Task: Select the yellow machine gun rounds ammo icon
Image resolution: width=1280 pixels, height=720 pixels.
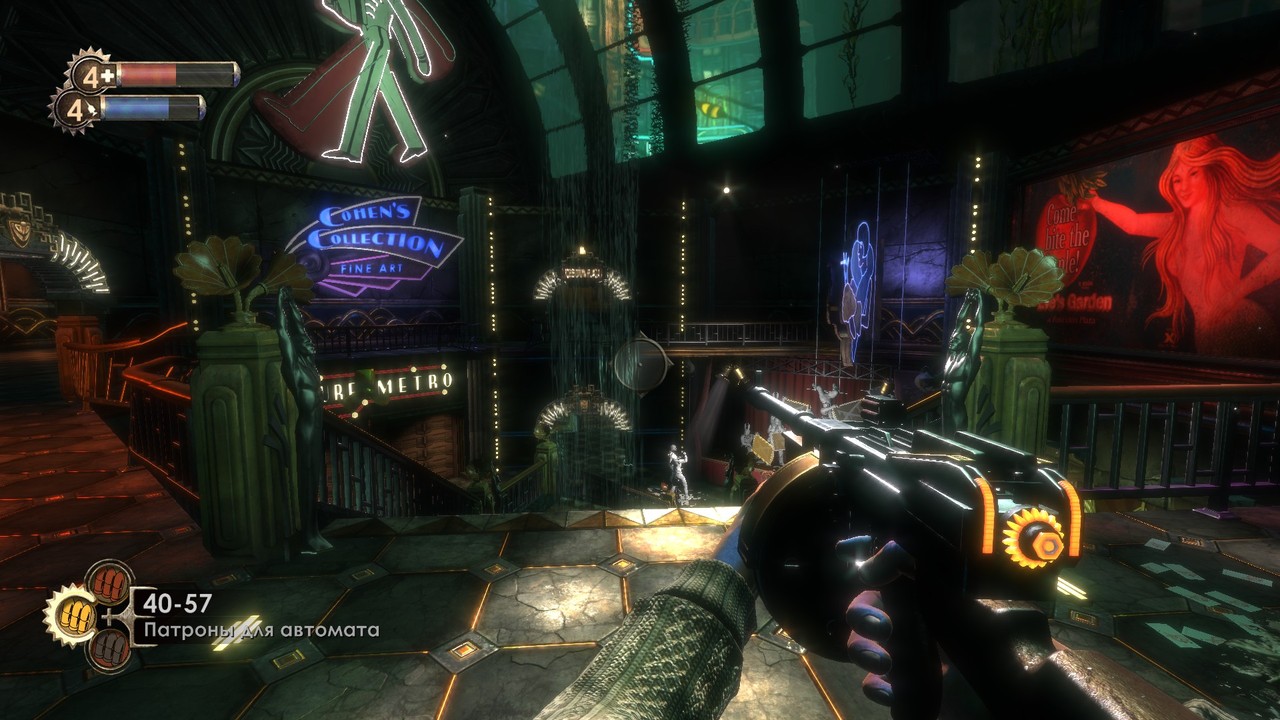Action: tap(77, 617)
